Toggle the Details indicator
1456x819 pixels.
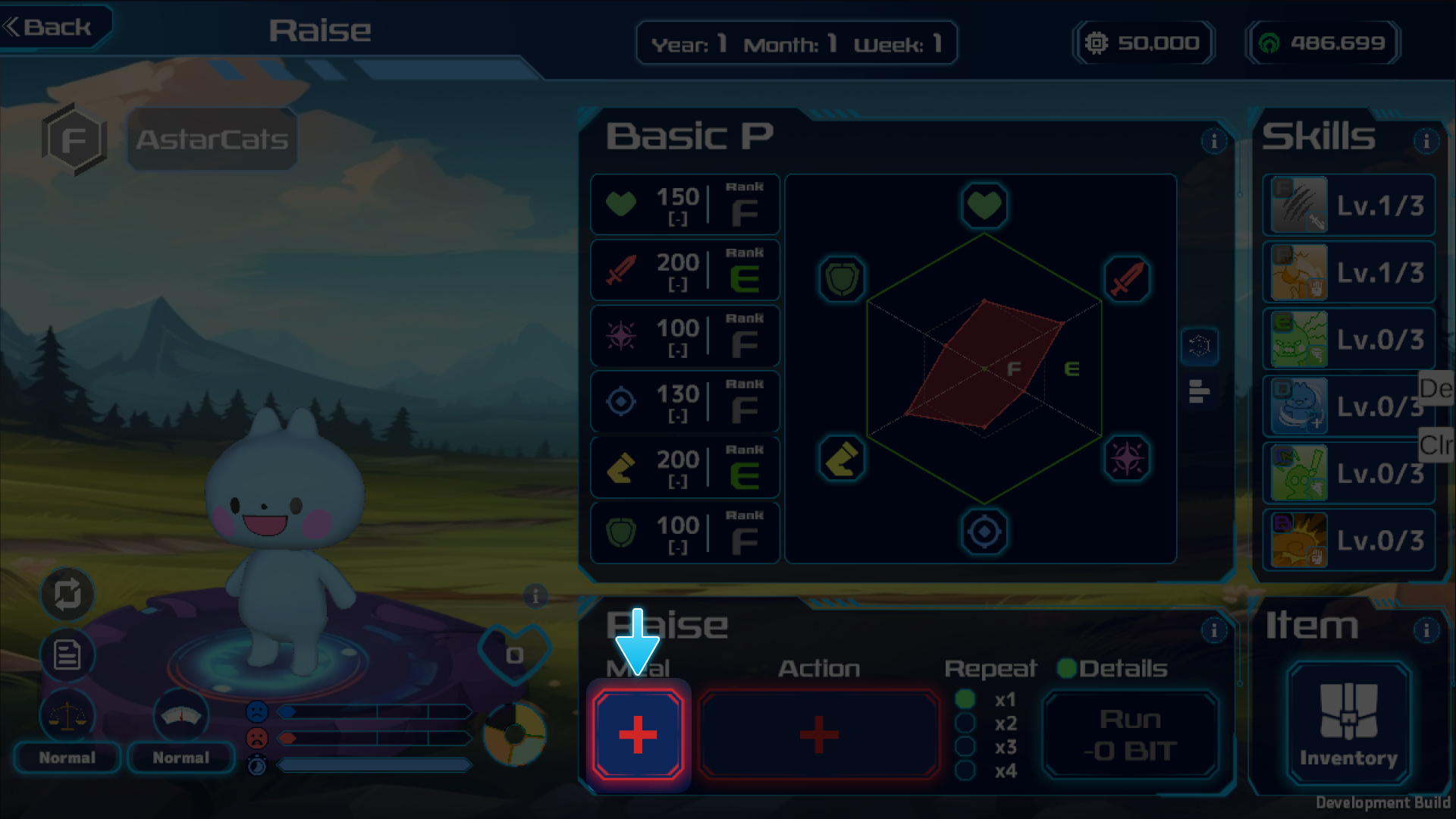point(1067,668)
